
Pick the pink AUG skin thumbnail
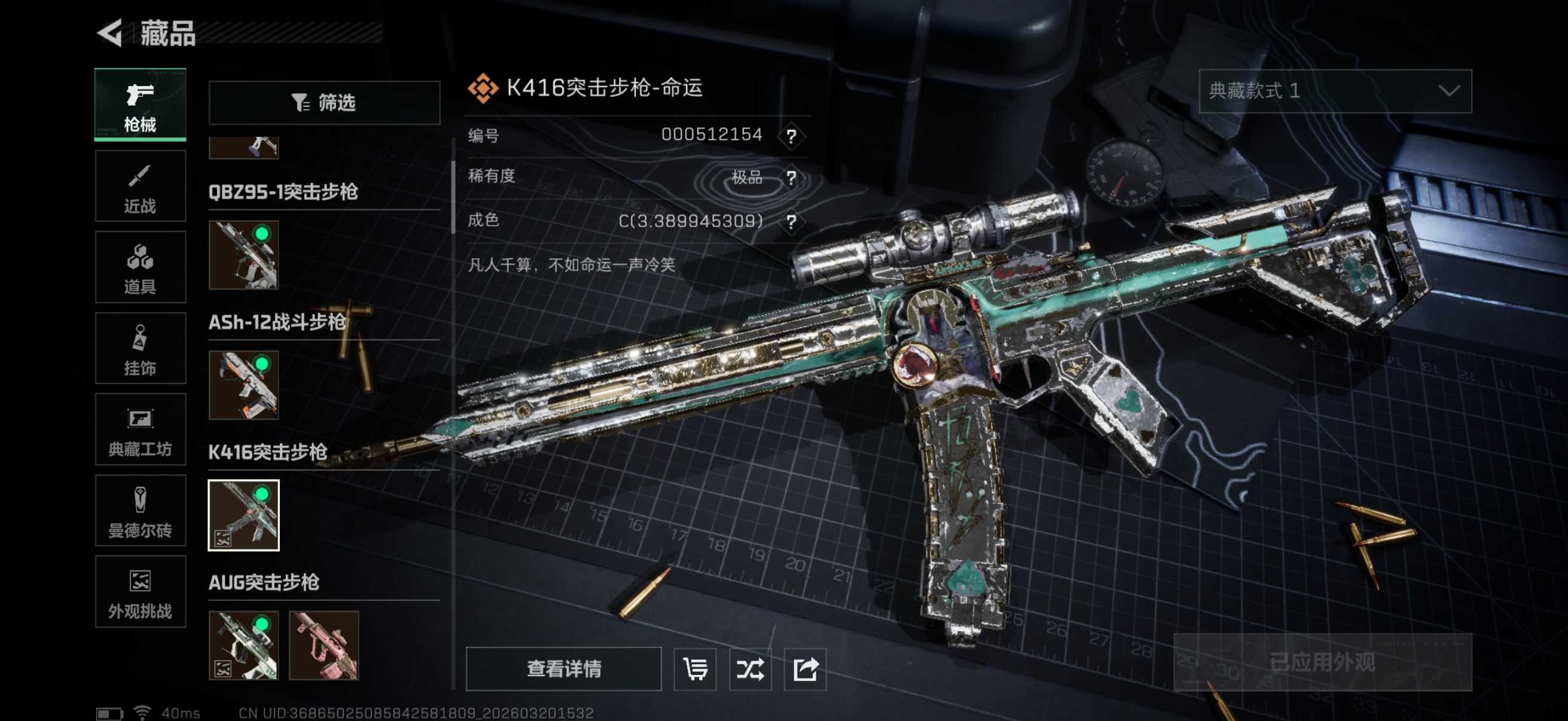[324, 646]
